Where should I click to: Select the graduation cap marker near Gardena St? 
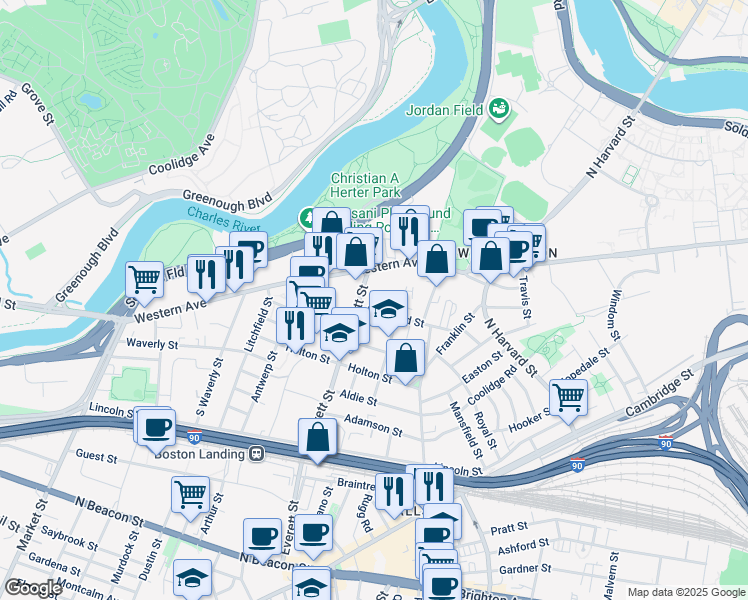pyautogui.click(x=192, y=577)
